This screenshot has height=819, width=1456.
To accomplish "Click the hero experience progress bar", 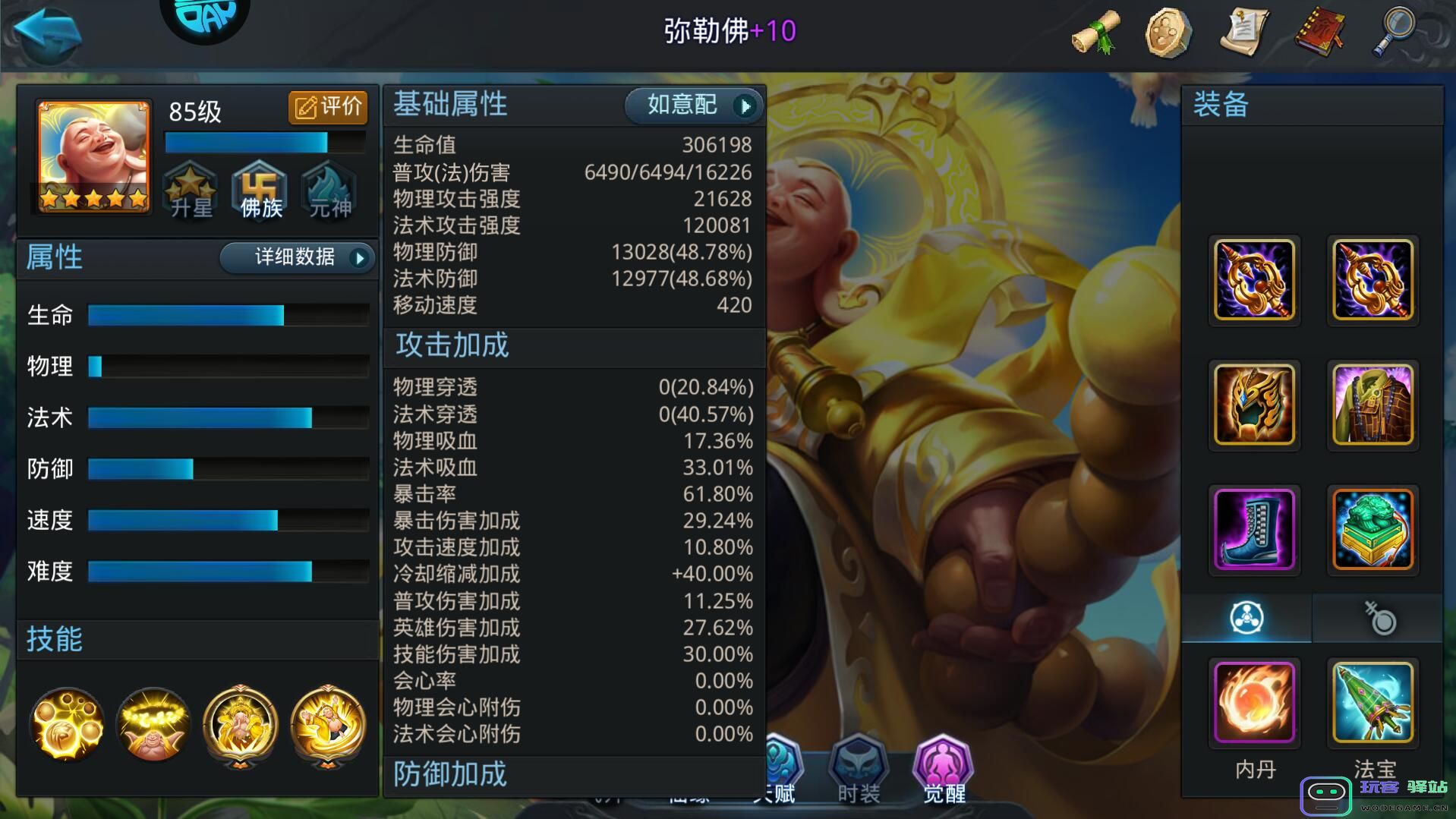I will (264, 142).
